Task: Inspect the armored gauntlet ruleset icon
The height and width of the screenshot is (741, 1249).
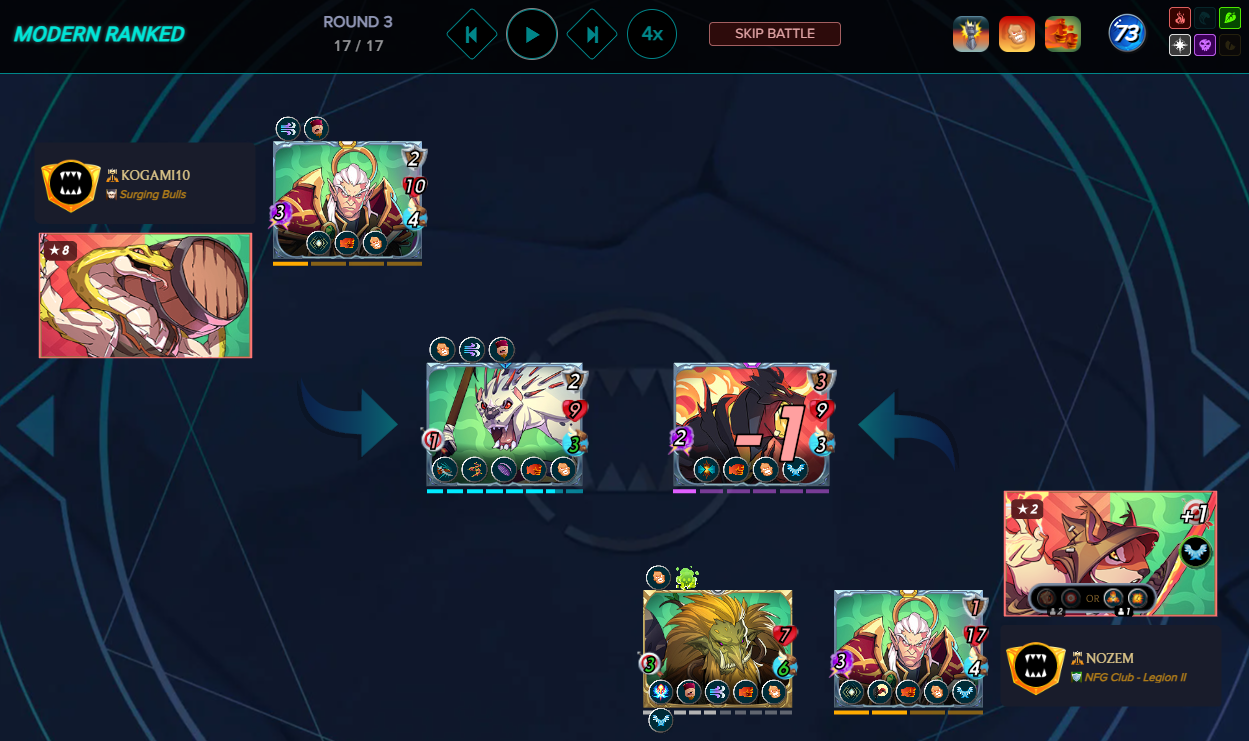Action: coord(970,34)
